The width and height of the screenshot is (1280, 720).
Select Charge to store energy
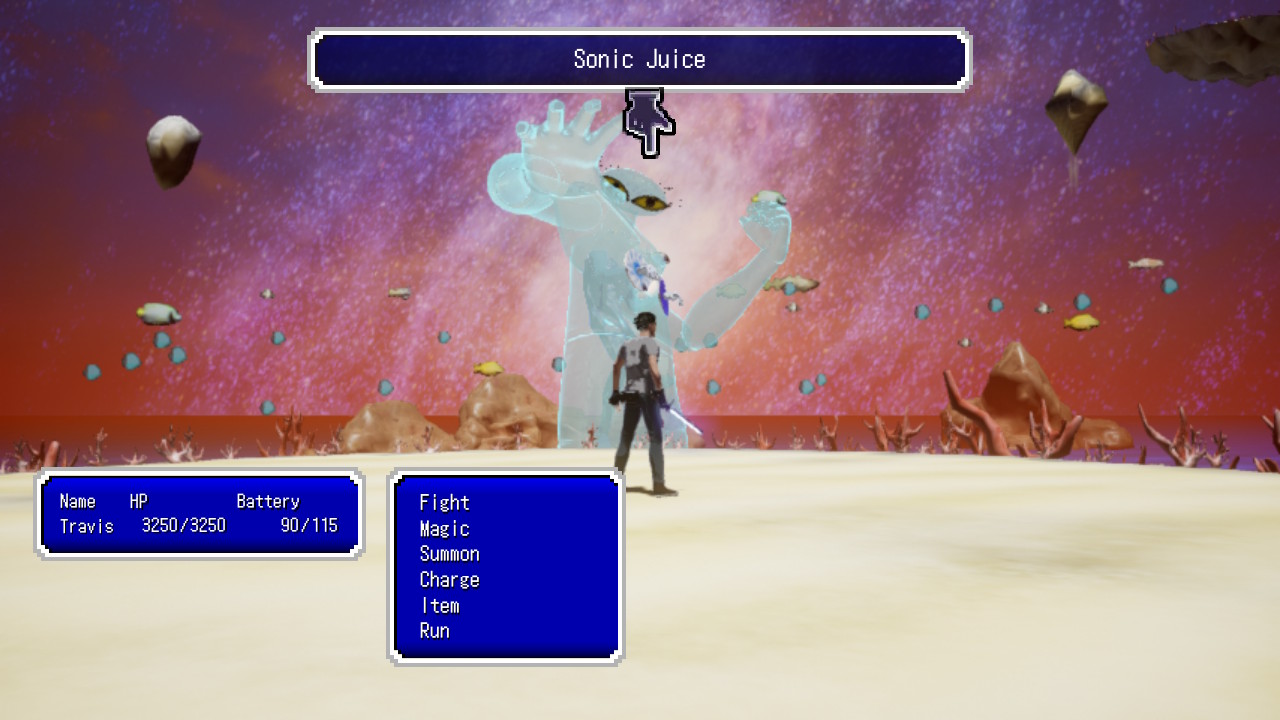point(450,580)
